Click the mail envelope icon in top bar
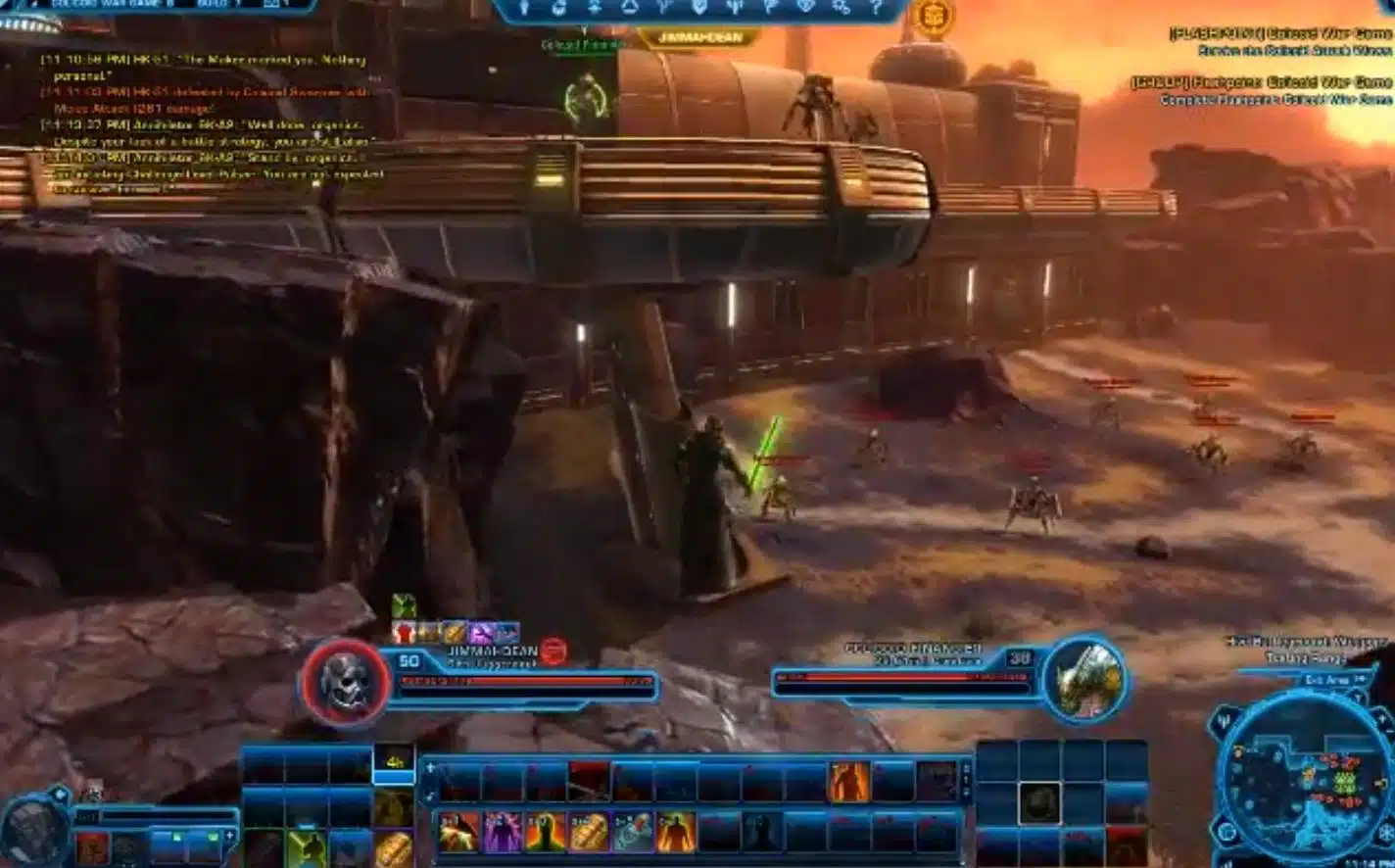 (x=272, y=6)
